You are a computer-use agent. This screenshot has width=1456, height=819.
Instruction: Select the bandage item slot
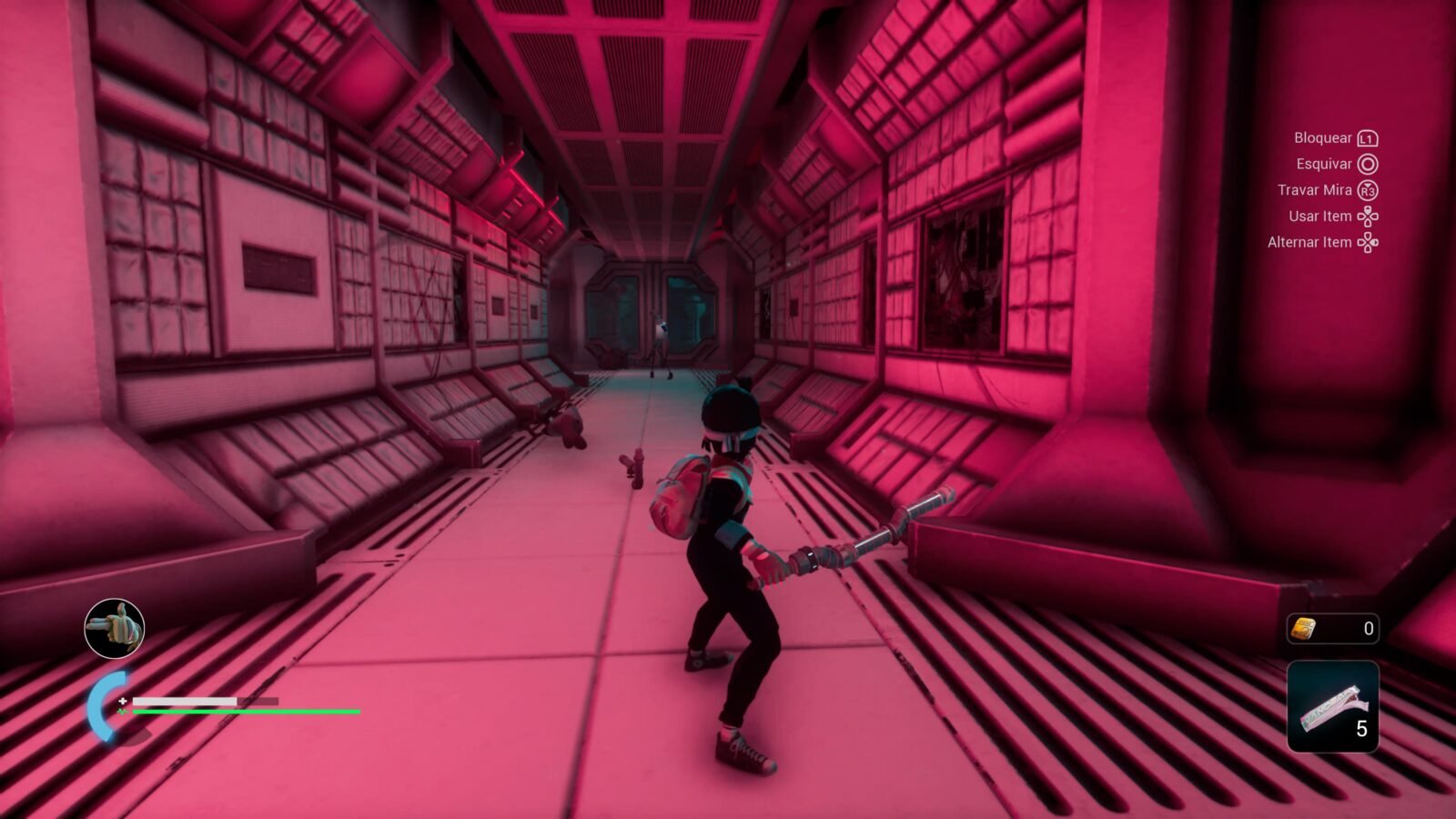[1332, 707]
